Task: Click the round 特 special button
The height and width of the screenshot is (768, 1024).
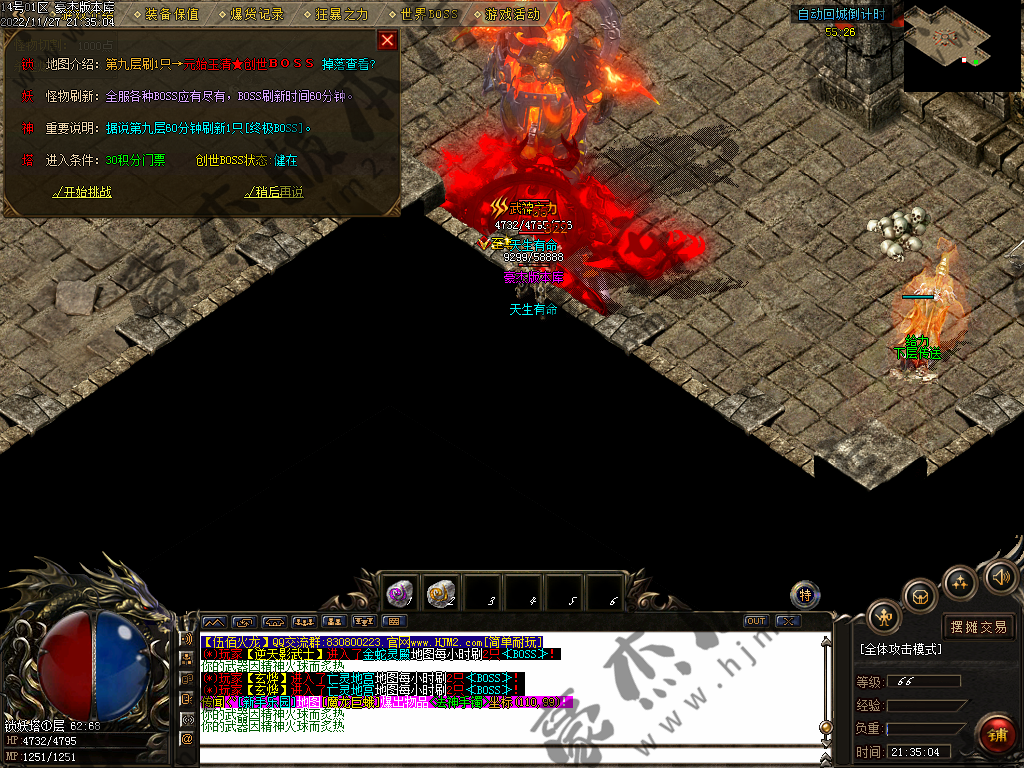Action: coord(806,596)
